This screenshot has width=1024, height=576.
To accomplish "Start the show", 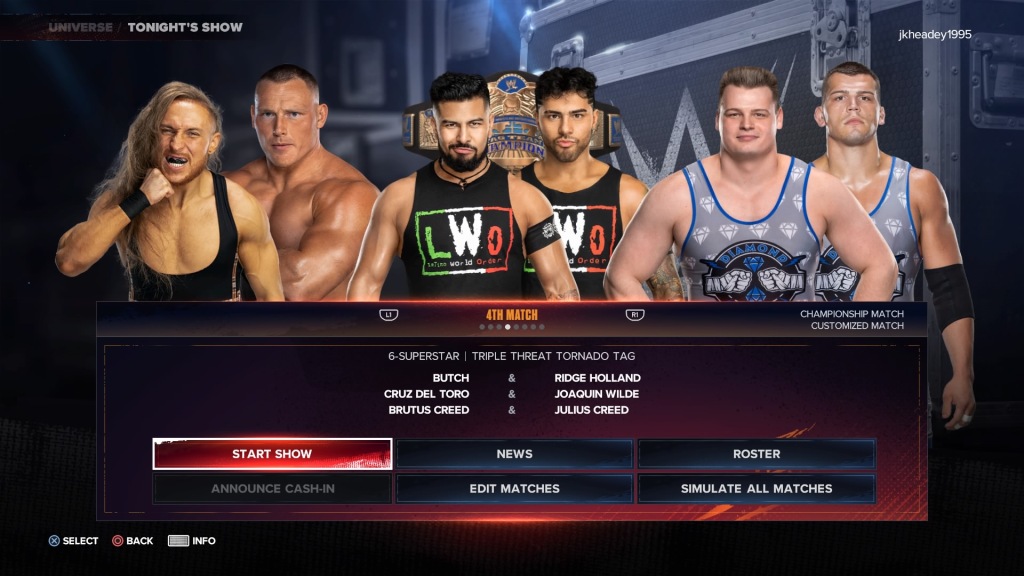I will [x=272, y=454].
